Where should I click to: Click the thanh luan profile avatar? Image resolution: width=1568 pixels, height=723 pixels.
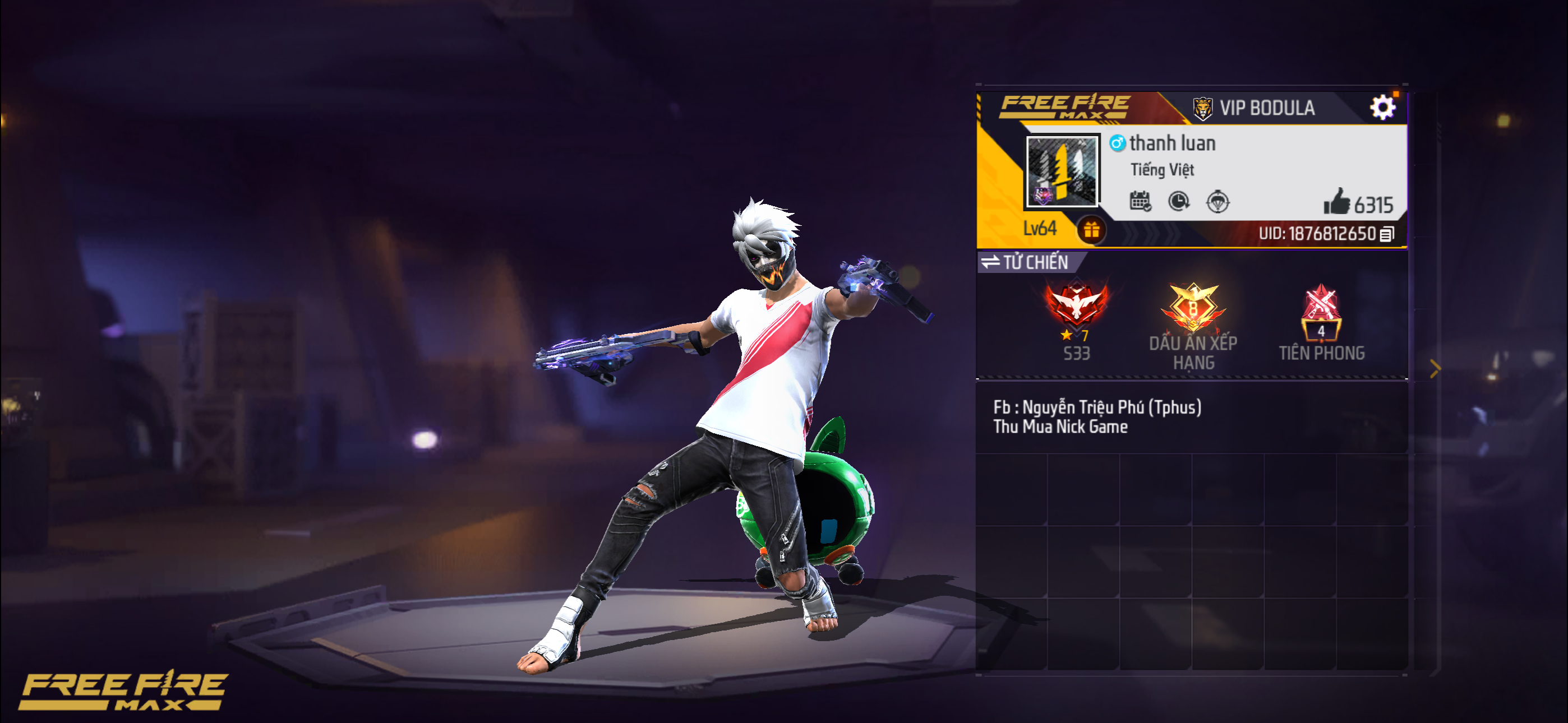click(x=1062, y=172)
